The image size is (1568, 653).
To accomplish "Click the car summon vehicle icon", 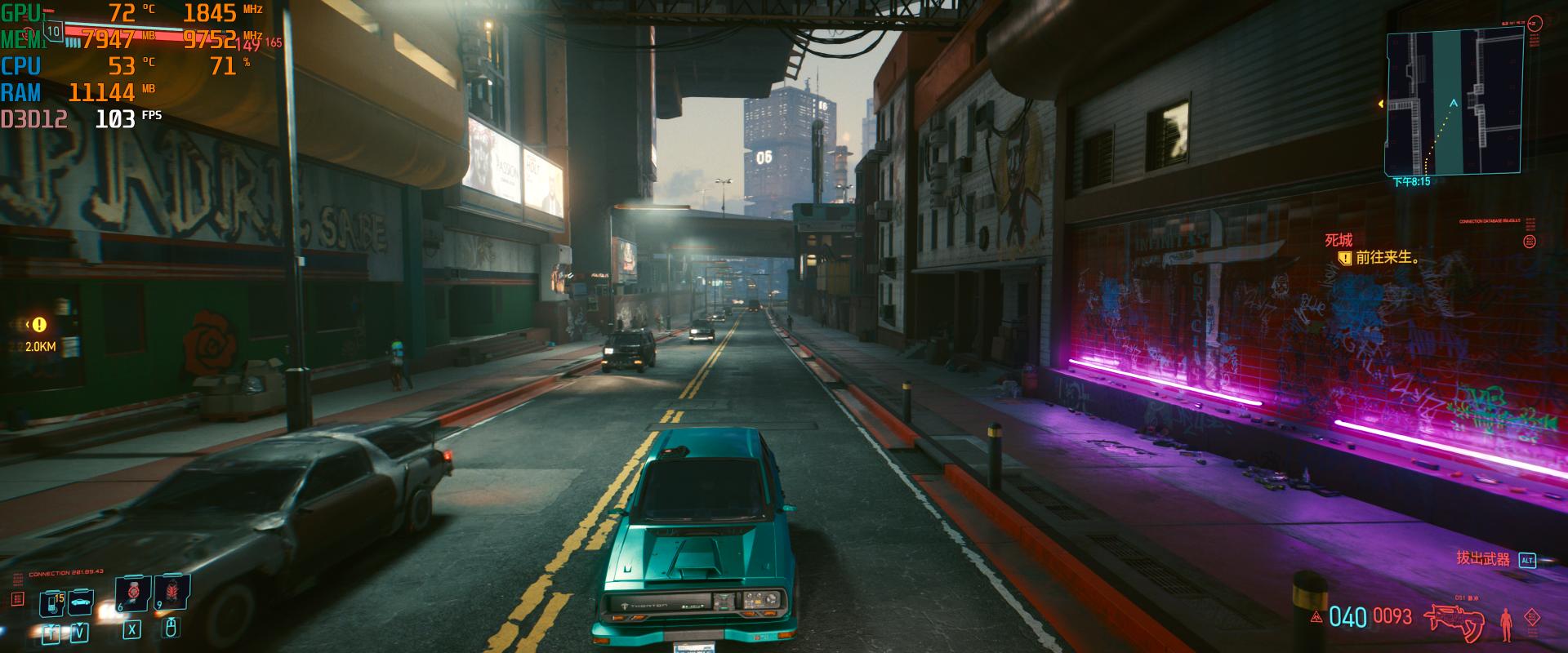I will point(80,603).
